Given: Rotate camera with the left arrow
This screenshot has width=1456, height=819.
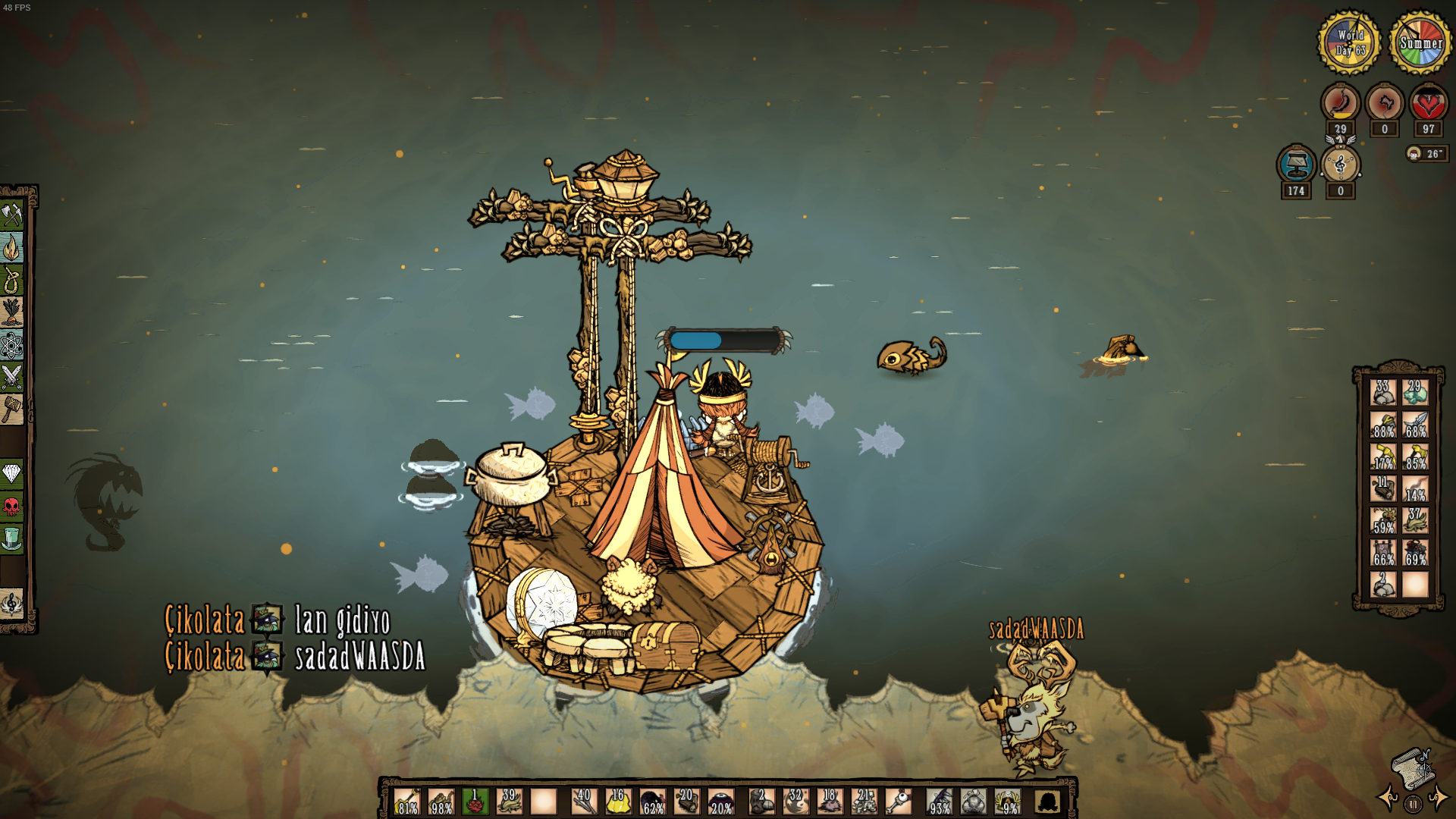Looking at the screenshot, I should (x=1389, y=798).
